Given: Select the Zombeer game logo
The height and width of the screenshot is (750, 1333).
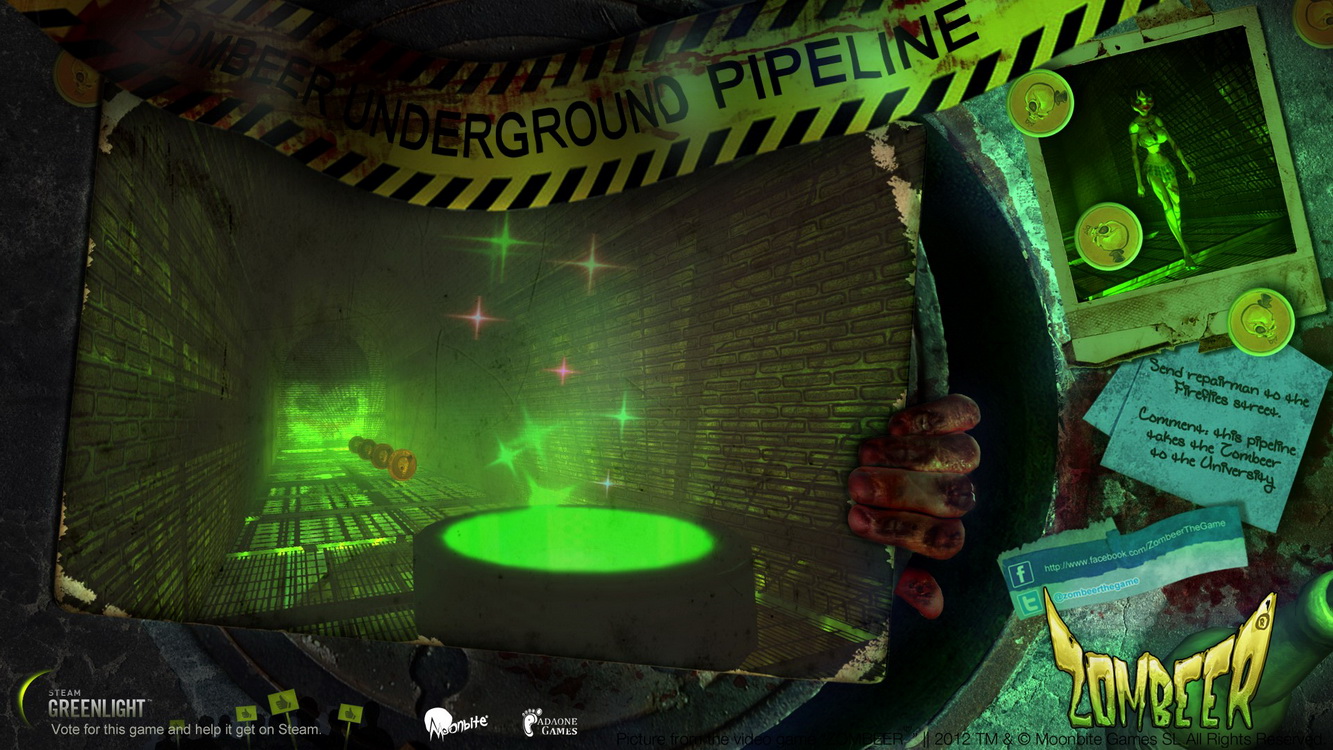Looking at the screenshot, I should [x=1160, y=665].
